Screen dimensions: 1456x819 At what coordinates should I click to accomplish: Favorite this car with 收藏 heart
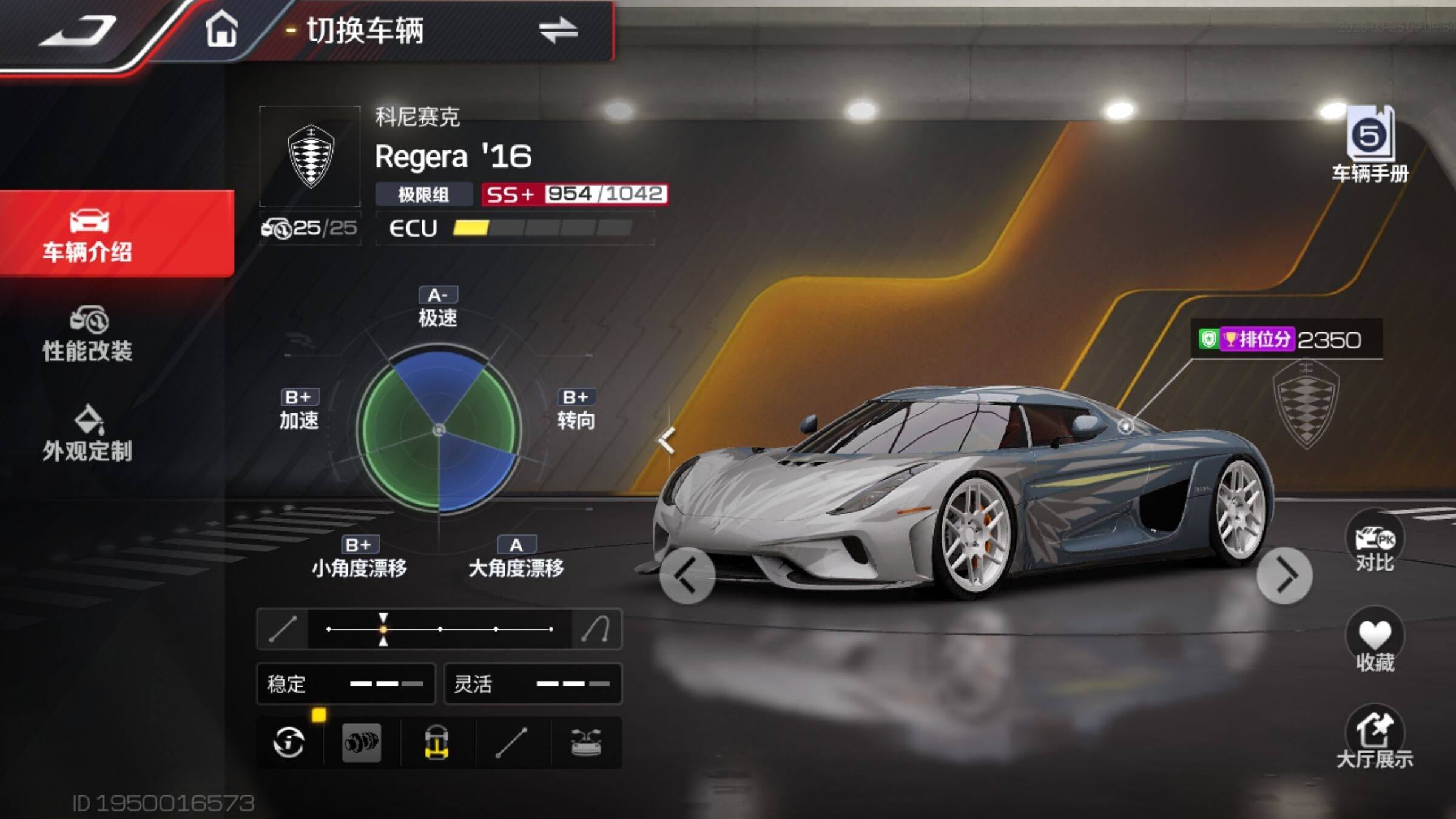click(x=1375, y=642)
